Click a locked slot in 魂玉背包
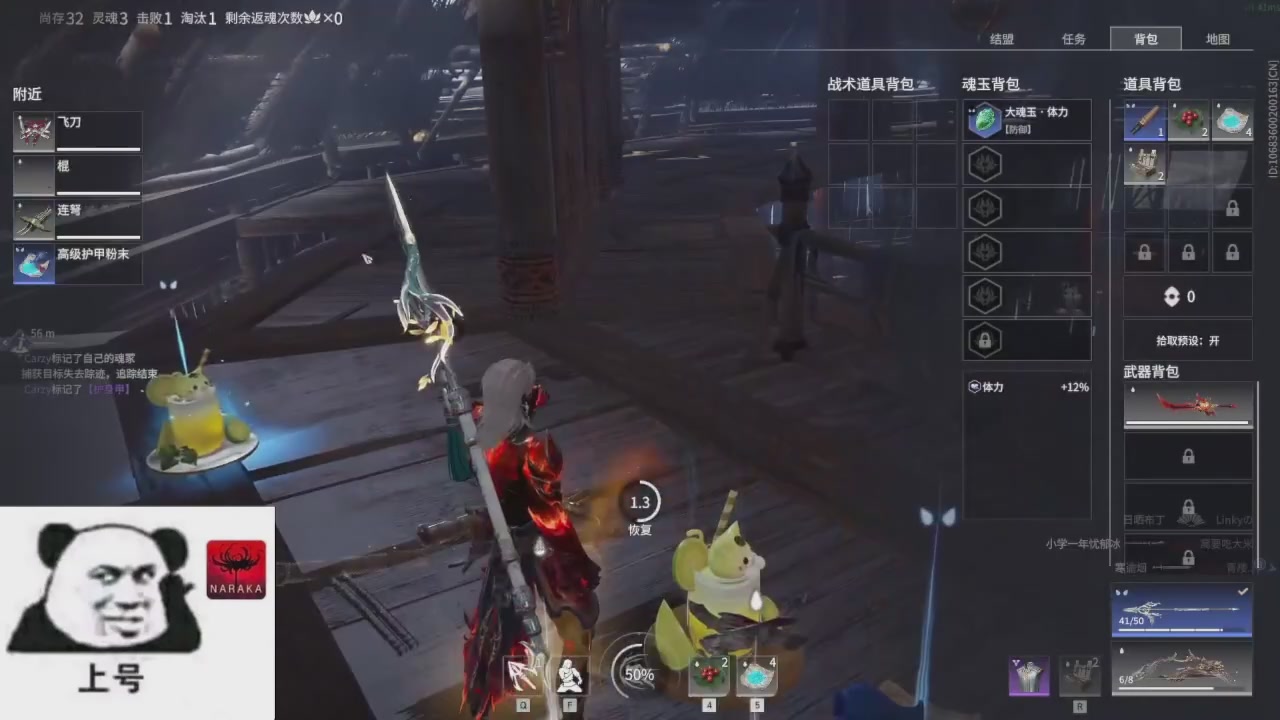Viewport: 1280px width, 720px height. pyautogui.click(x=984, y=340)
